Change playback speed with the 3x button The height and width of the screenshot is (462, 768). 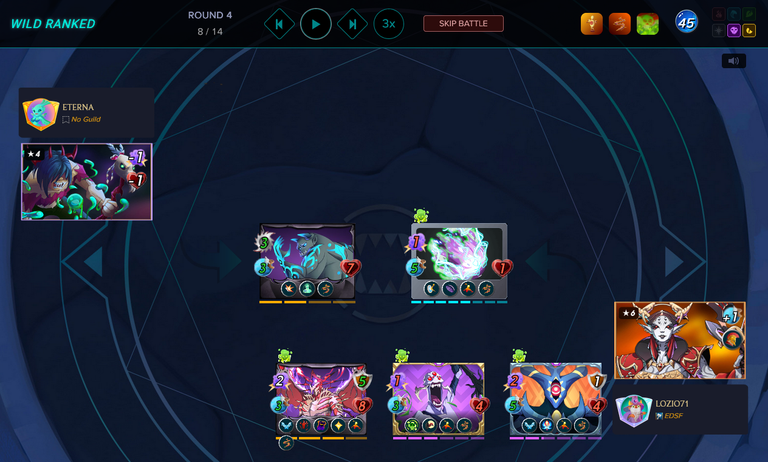click(x=389, y=24)
